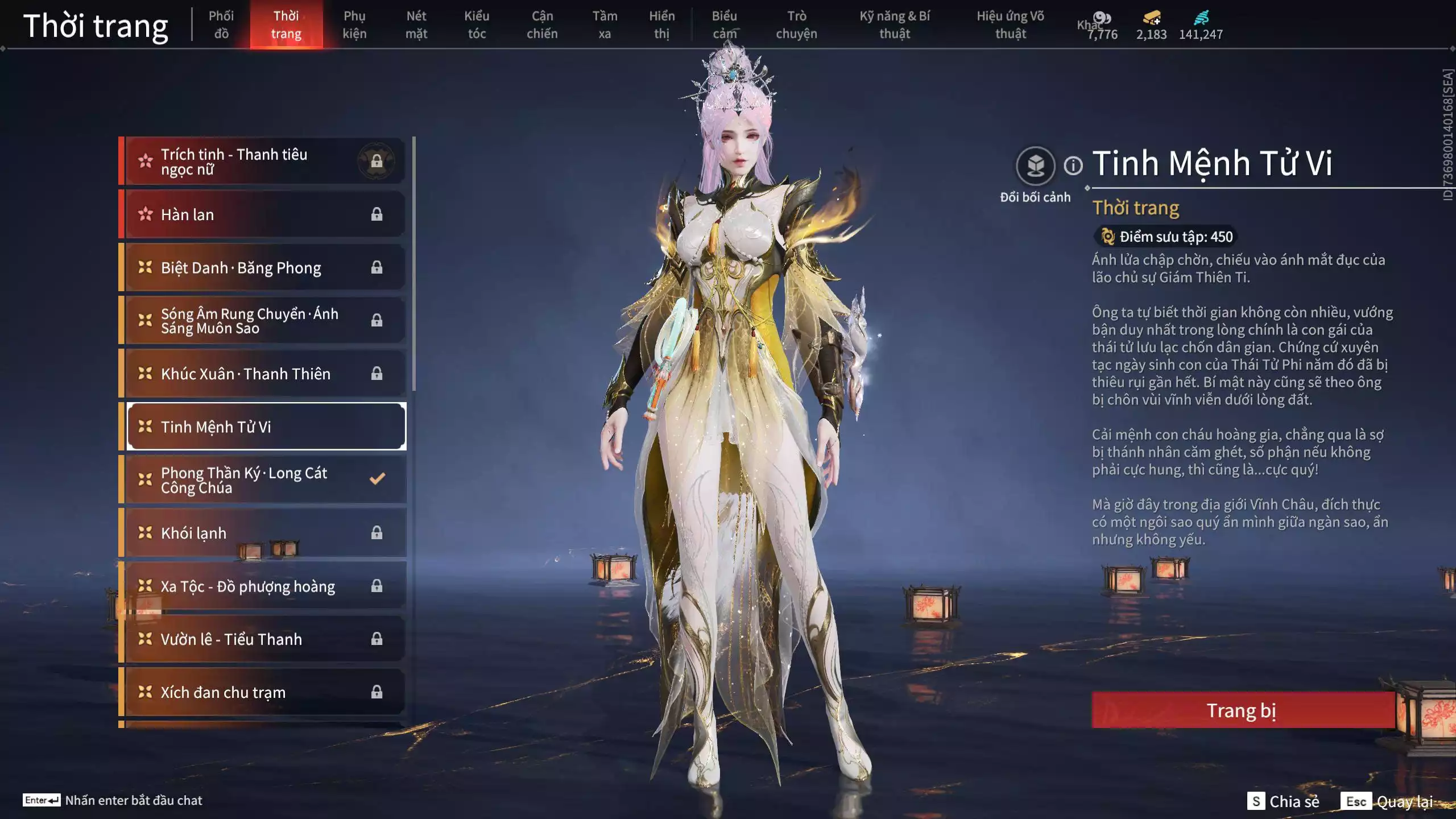Select the Hàn lan outfit
Image resolution: width=1456 pixels, height=819 pixels.
[265, 214]
